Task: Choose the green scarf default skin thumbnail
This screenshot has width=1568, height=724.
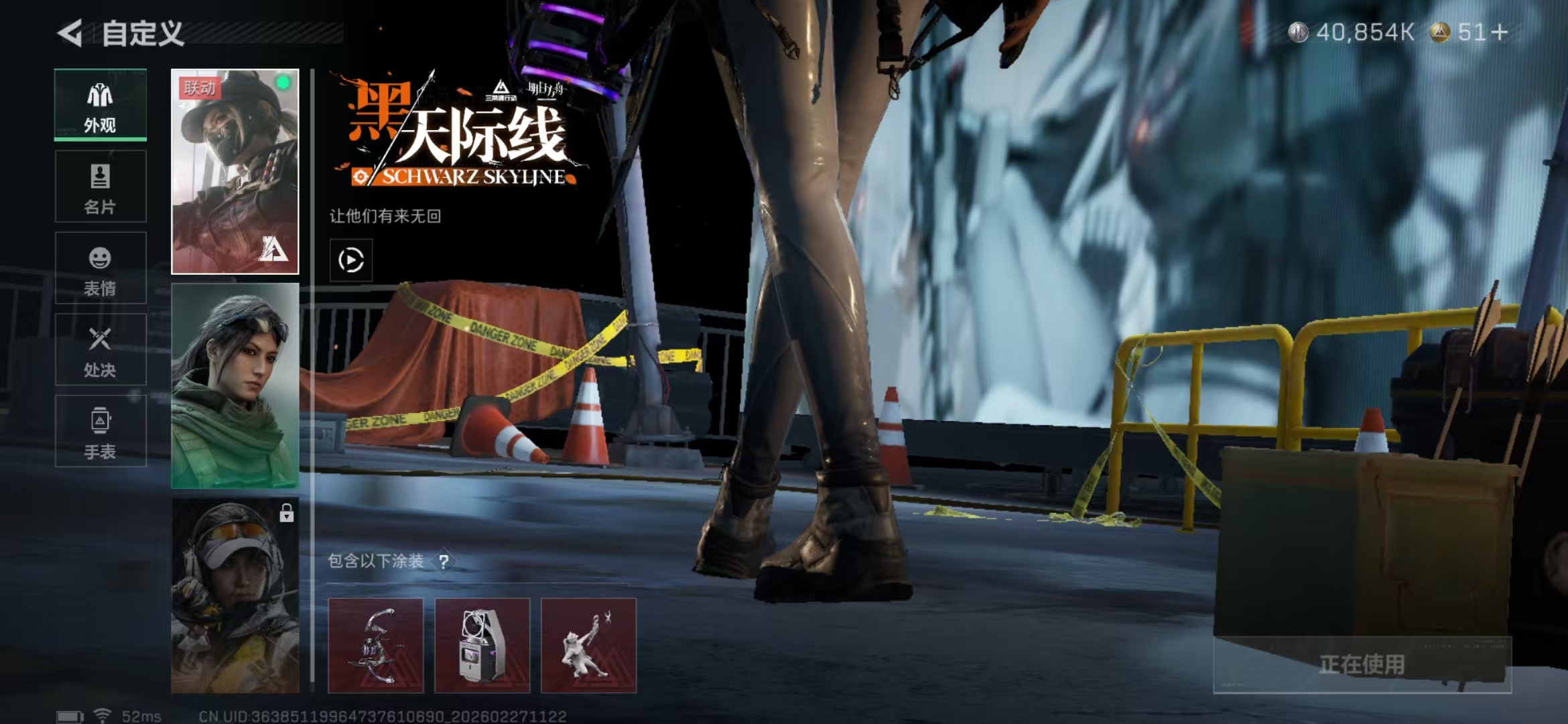Action: coord(235,385)
